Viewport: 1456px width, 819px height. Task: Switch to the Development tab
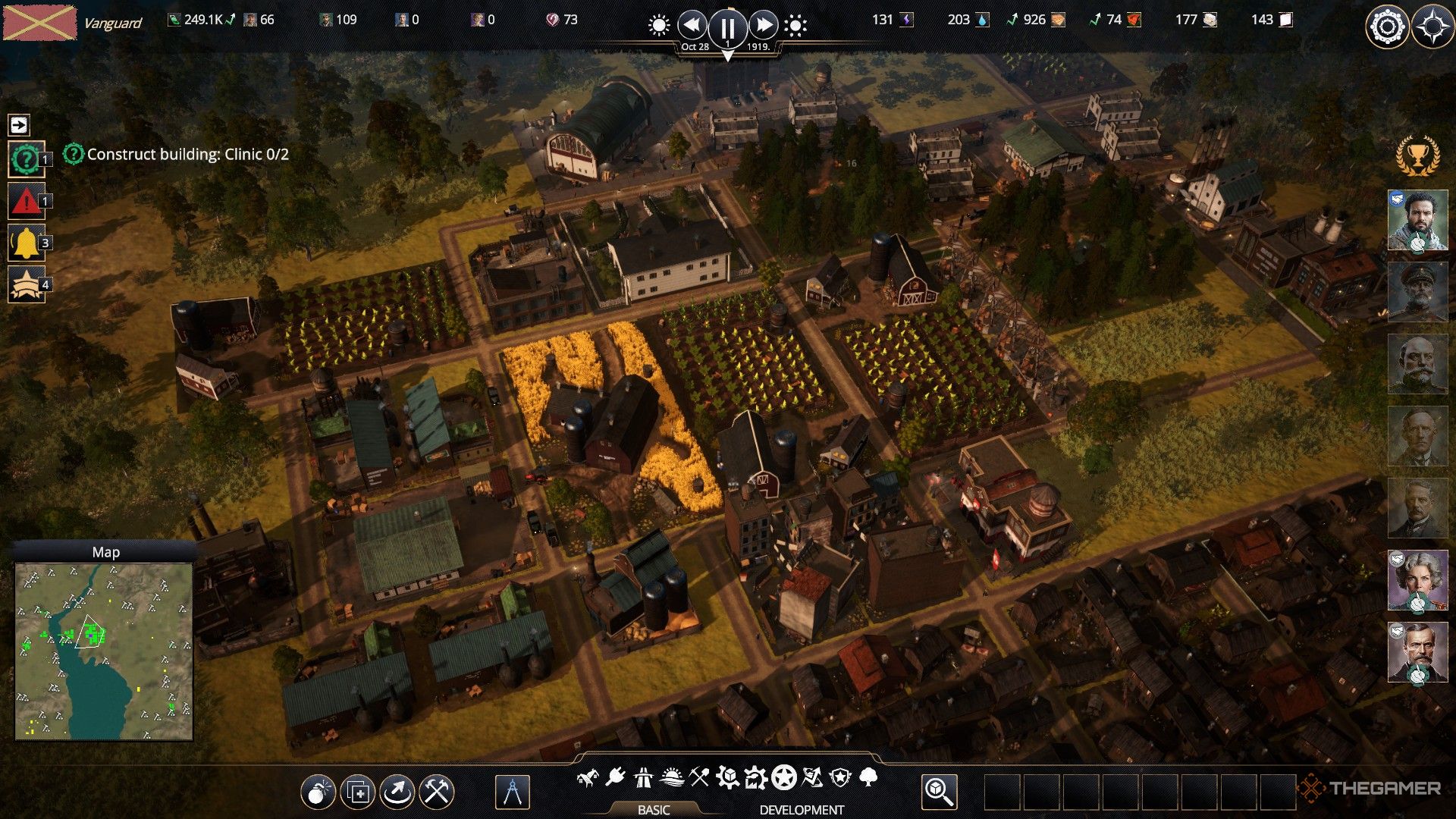802,809
